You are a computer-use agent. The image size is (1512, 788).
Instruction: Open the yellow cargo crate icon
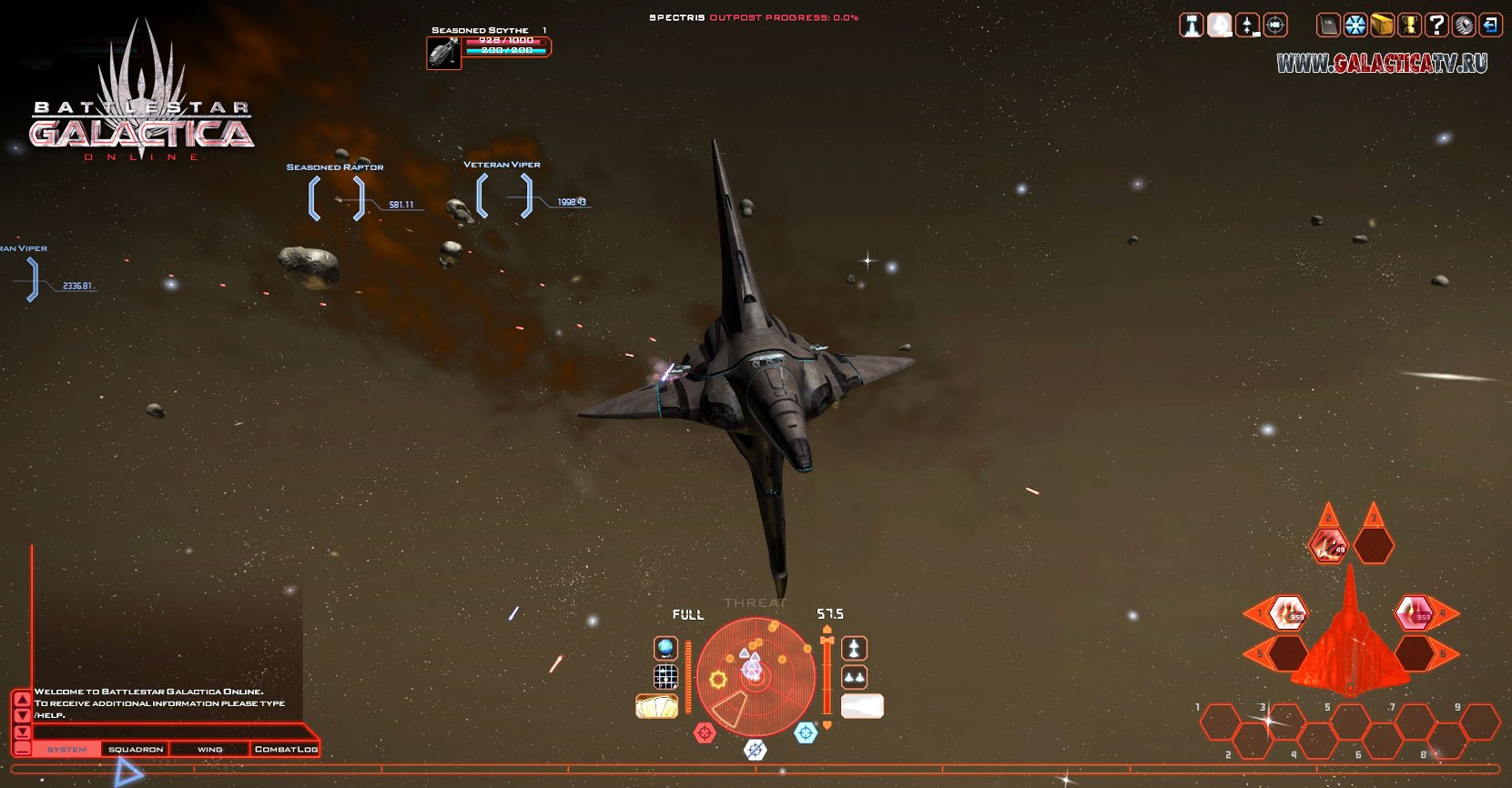point(1383,25)
